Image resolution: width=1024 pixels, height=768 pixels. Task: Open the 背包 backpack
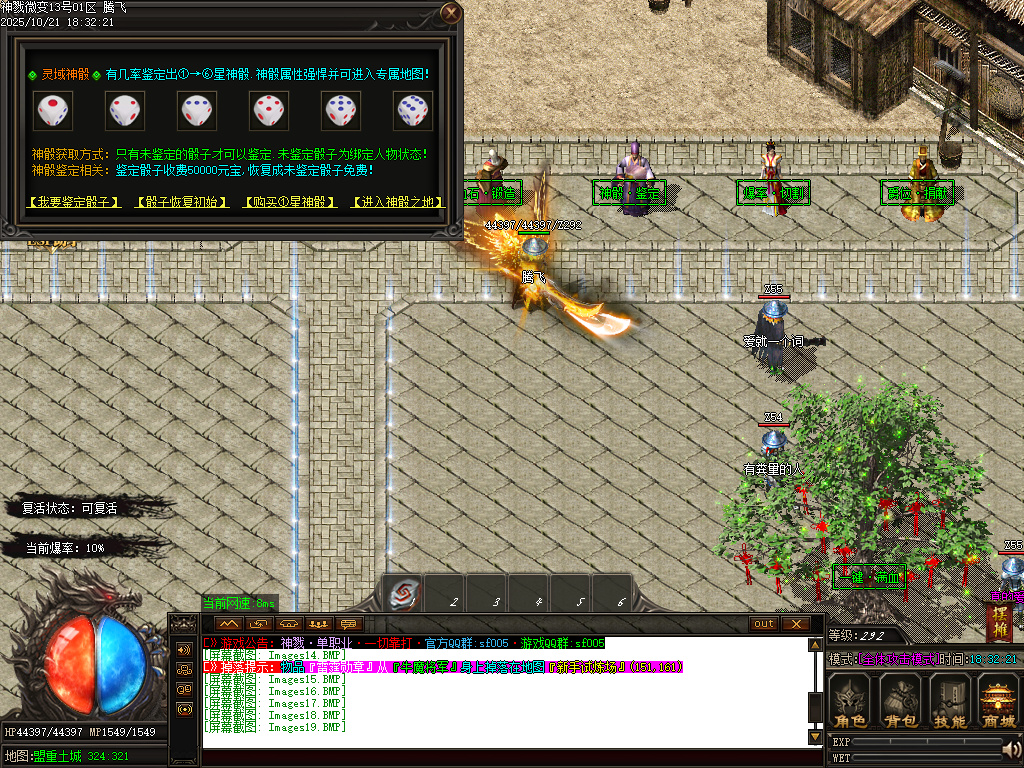900,701
